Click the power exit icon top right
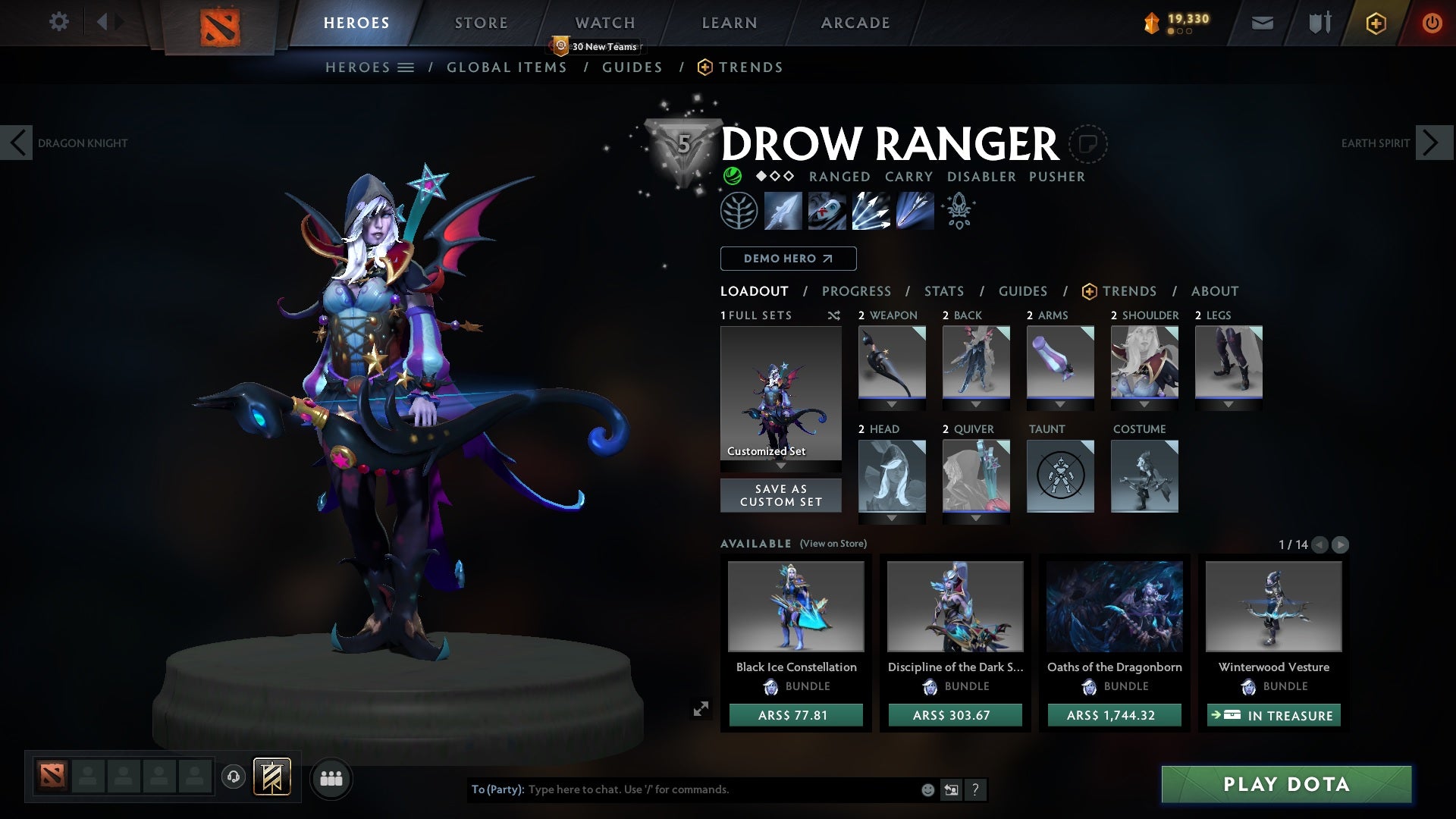Viewport: 1456px width, 819px height. coord(1432,23)
